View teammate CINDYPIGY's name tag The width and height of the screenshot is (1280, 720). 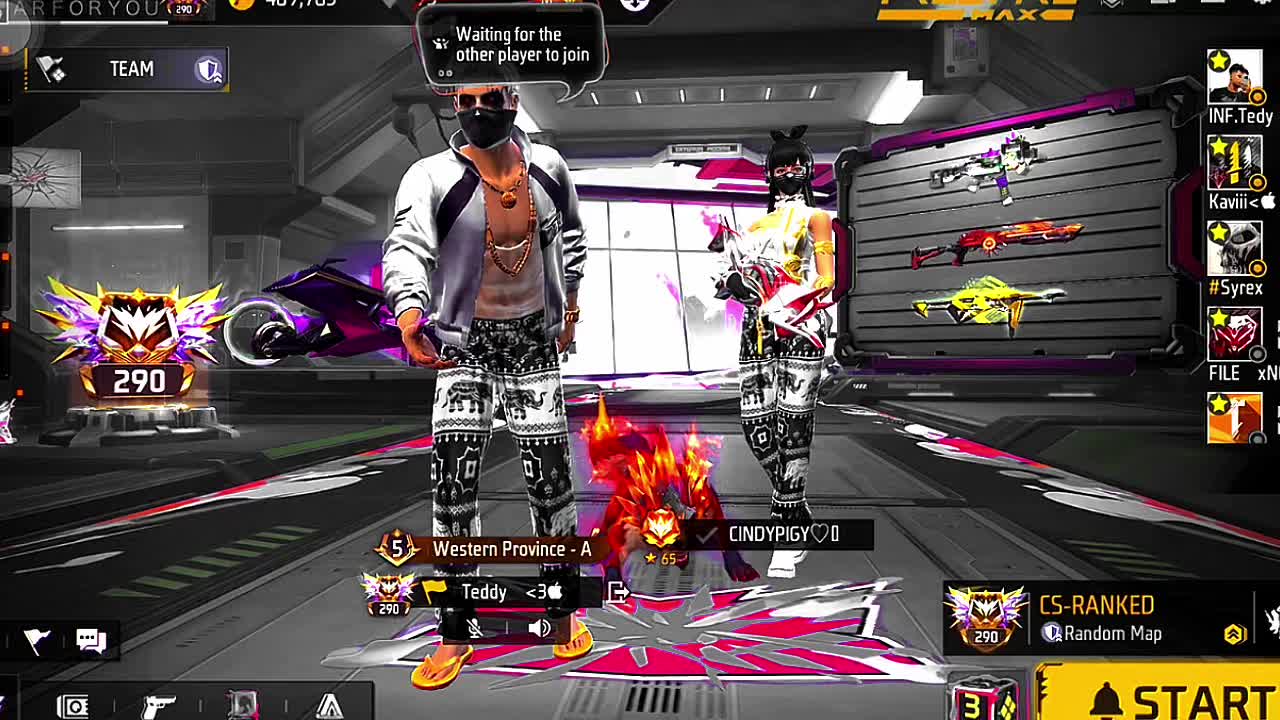783,534
